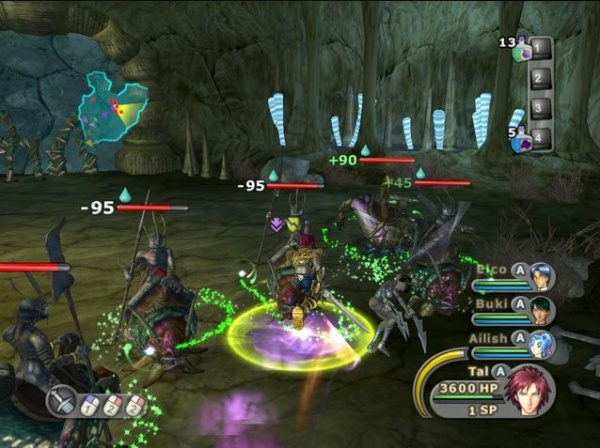The image size is (600, 448).
Task: Click Tal's red-haired character portrait
Action: click(531, 392)
